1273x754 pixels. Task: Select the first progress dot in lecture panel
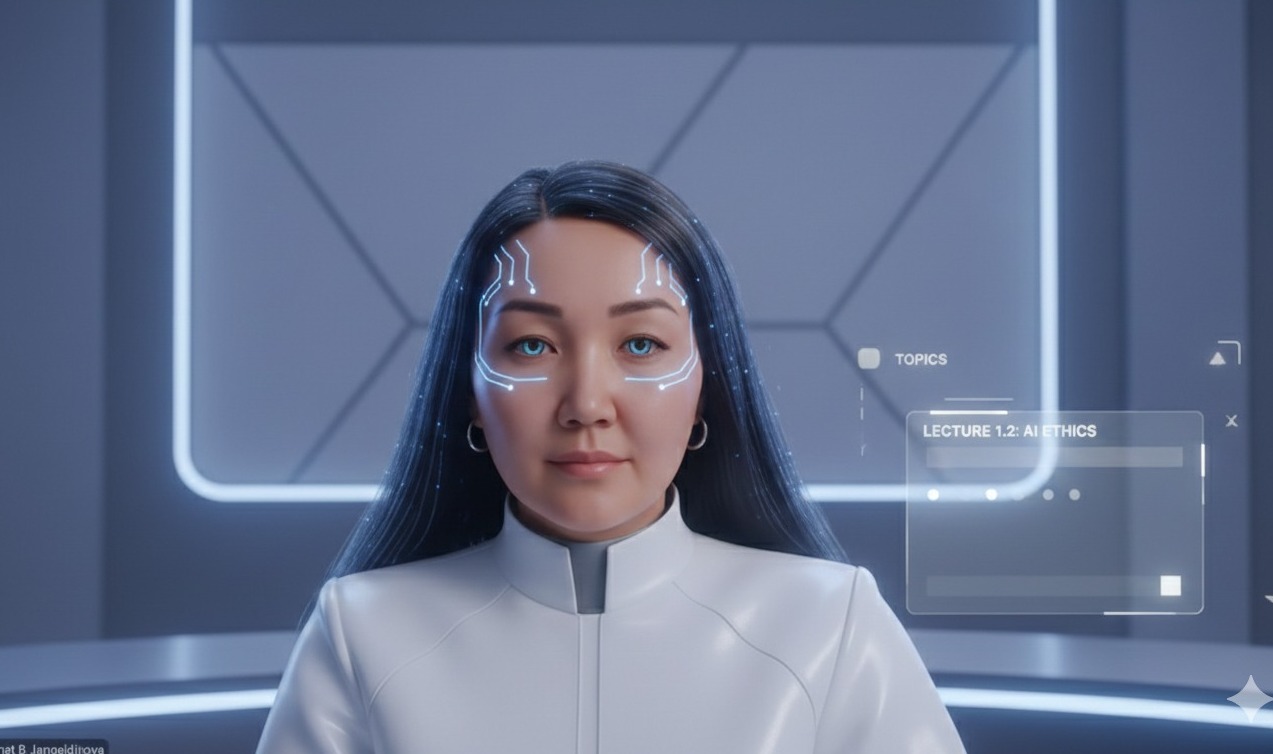[933, 494]
